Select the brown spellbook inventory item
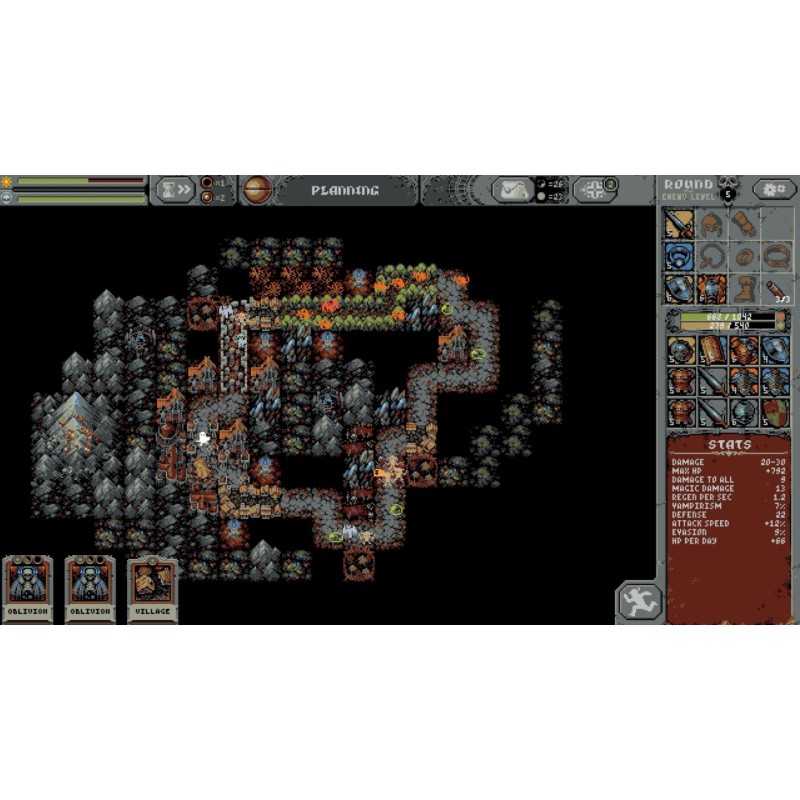800x800 pixels. point(711,350)
